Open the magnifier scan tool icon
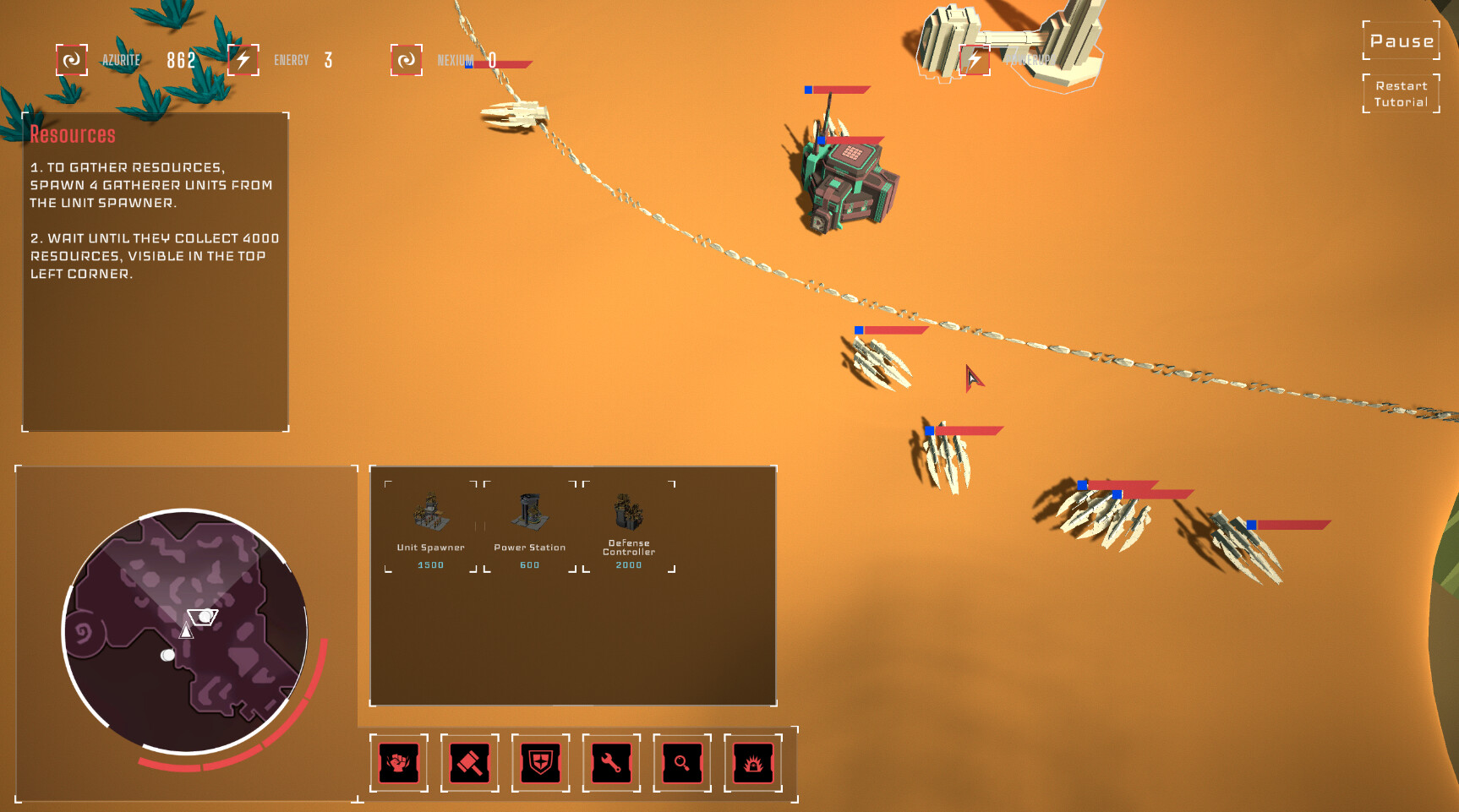 (683, 763)
